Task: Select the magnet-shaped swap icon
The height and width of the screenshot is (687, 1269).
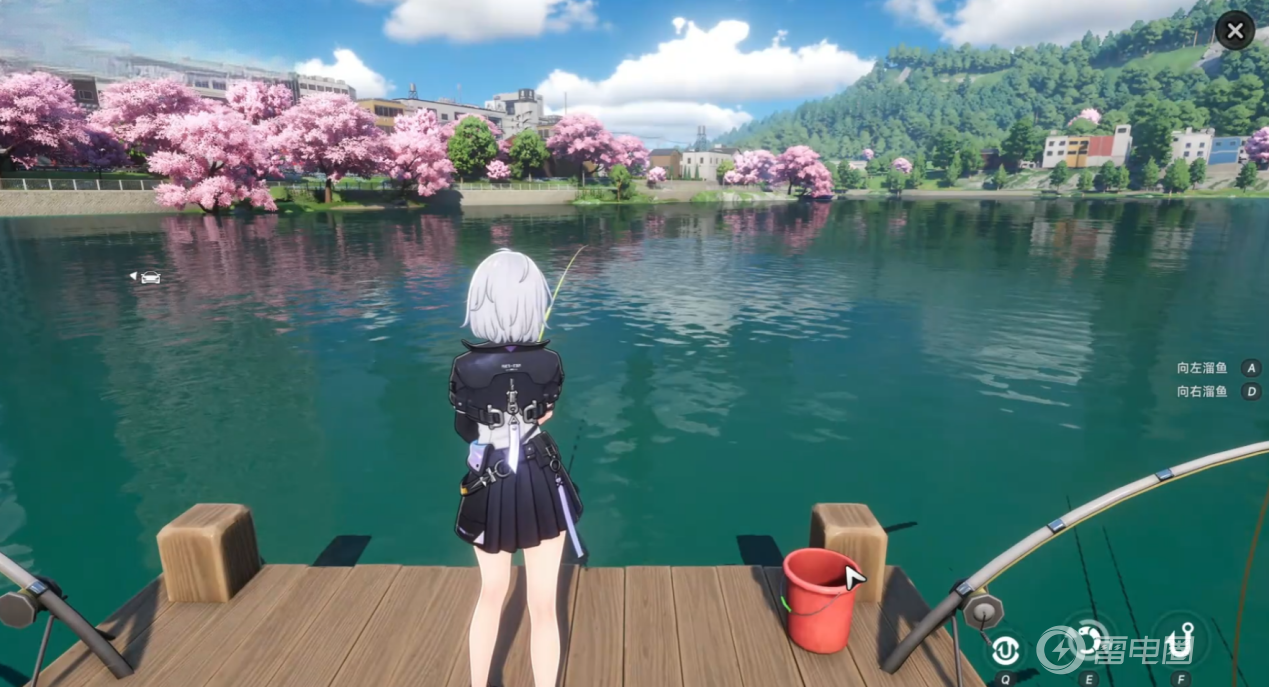Action: 1005,650
